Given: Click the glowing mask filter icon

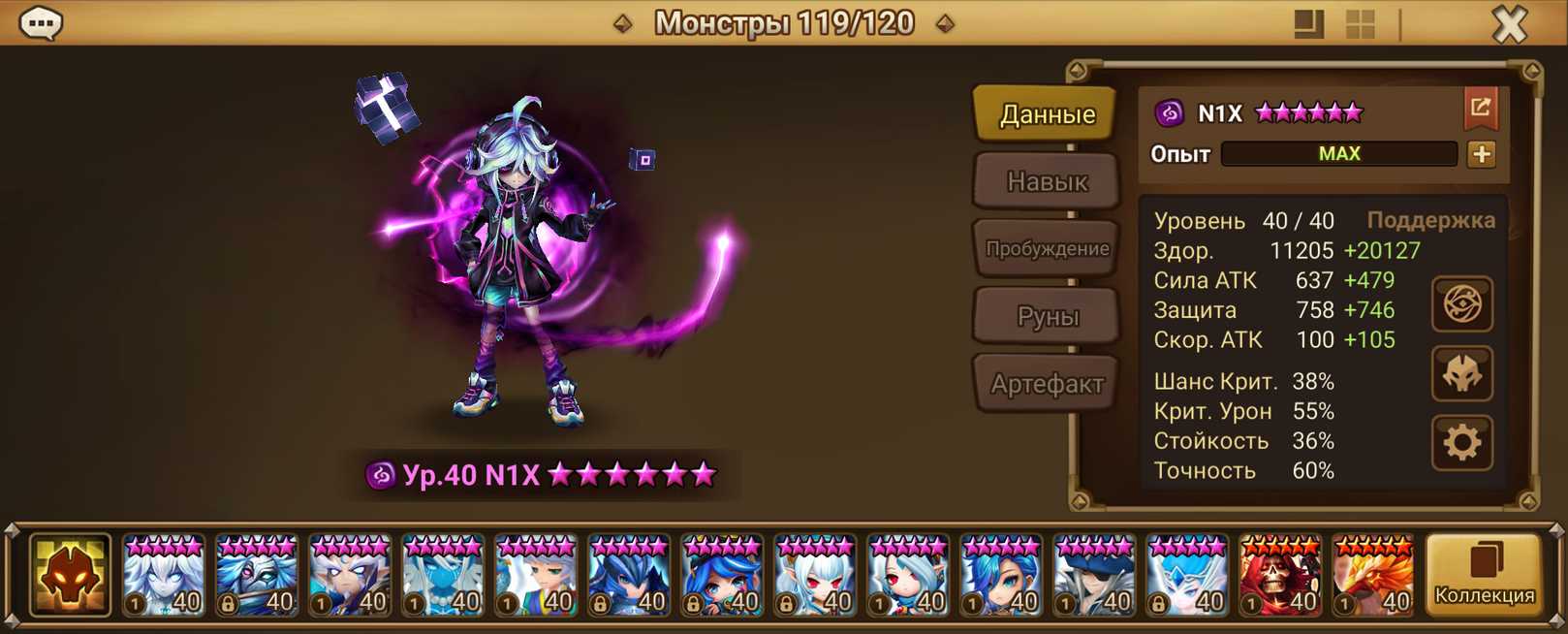Looking at the screenshot, I should coord(70,576).
